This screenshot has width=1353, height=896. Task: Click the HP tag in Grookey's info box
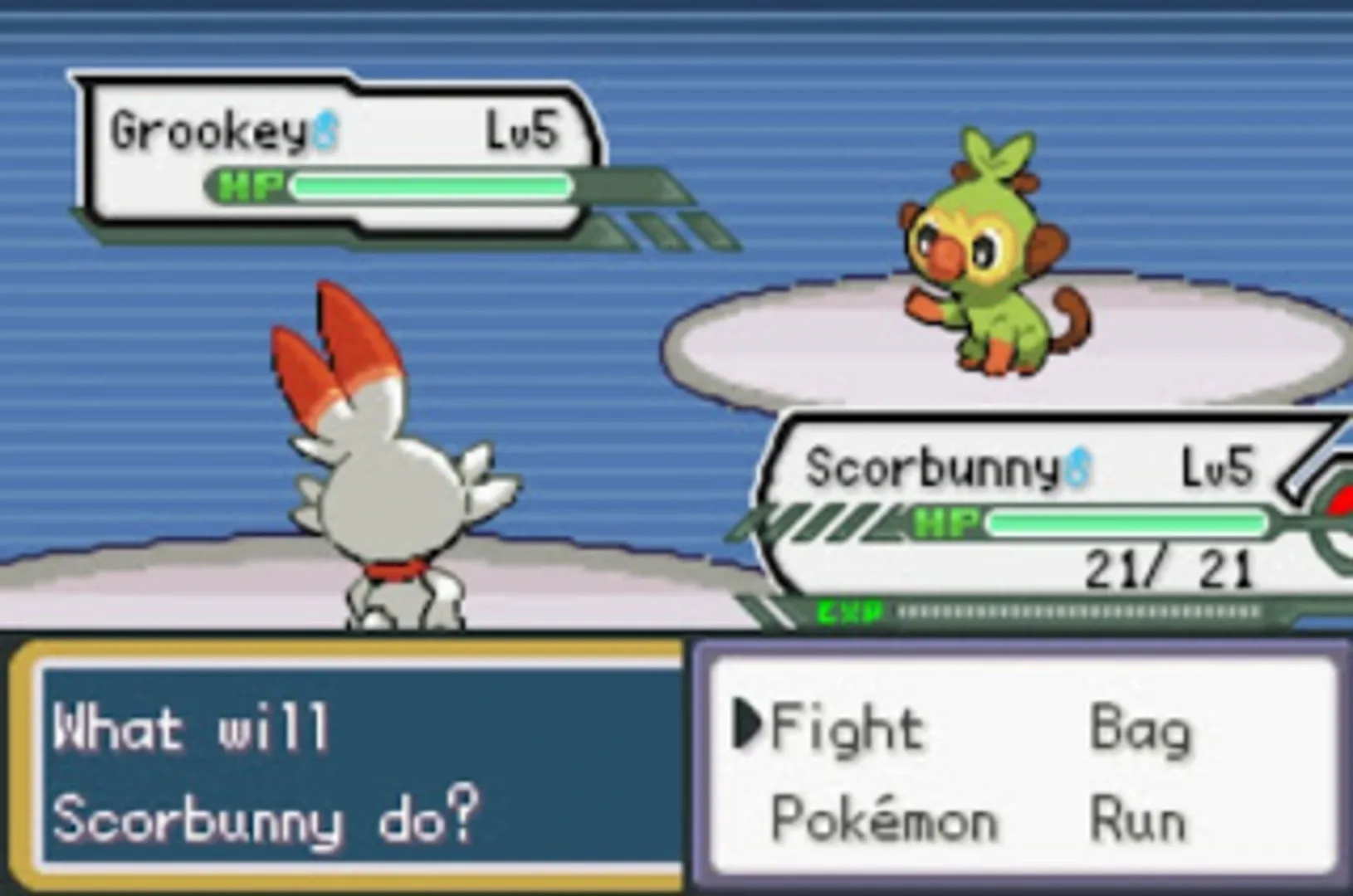[251, 187]
